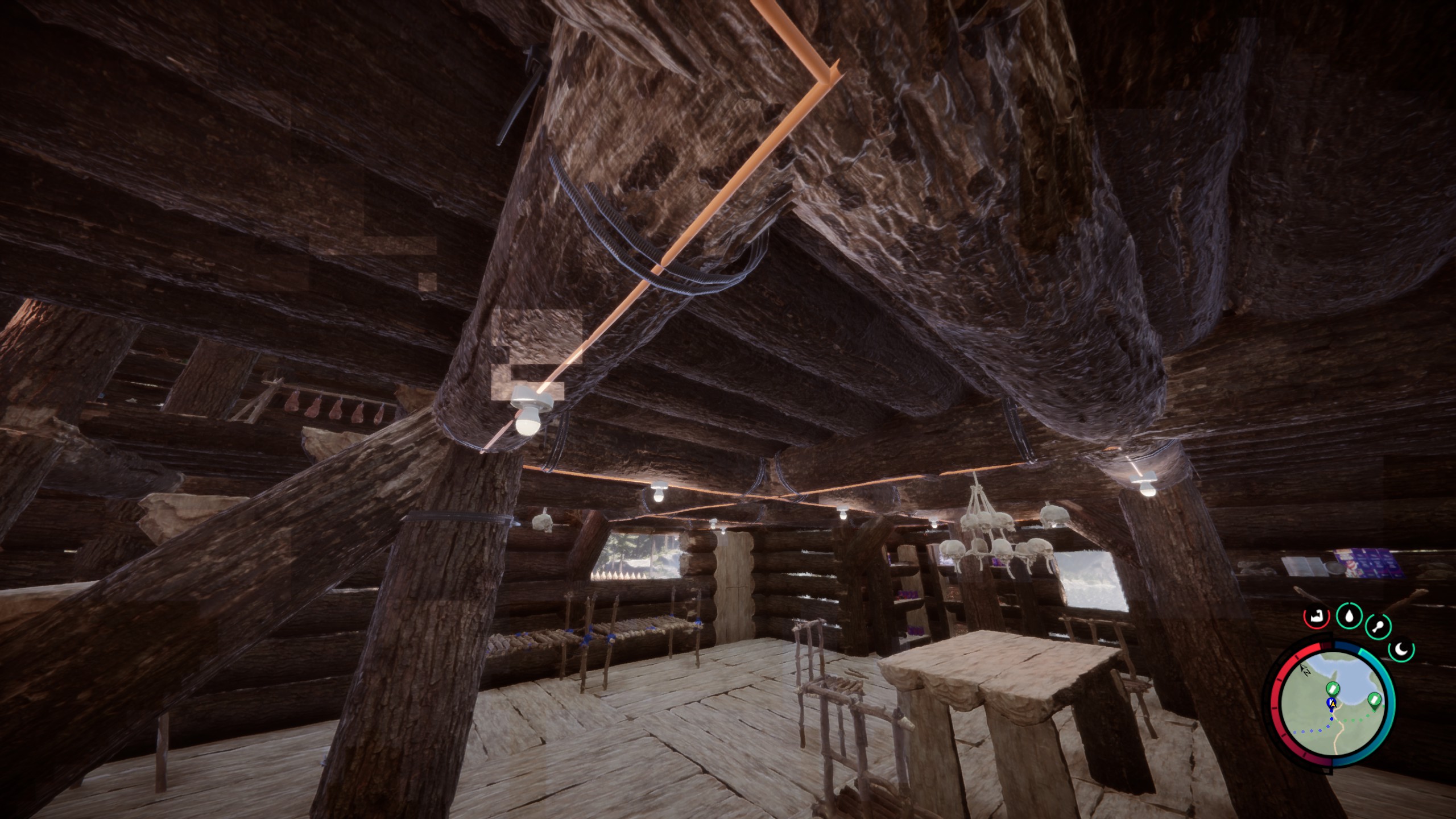Image resolution: width=1456 pixels, height=819 pixels.
Task: Click the drumstick hunger icon
Action: tap(1377, 628)
